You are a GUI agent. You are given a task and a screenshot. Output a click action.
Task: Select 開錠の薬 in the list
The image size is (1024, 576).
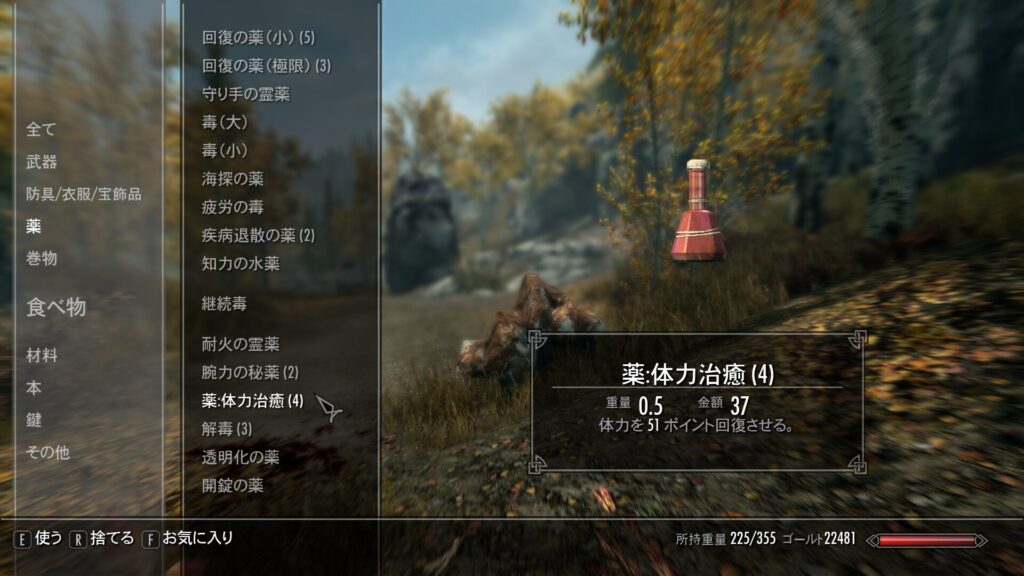(232, 485)
